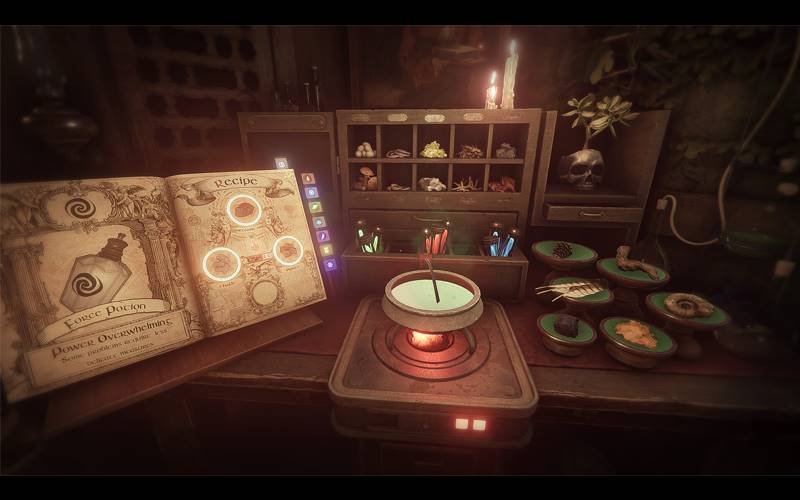Select the grey spiral bookmark above the book
800x500 pixels.
(x=282, y=163)
